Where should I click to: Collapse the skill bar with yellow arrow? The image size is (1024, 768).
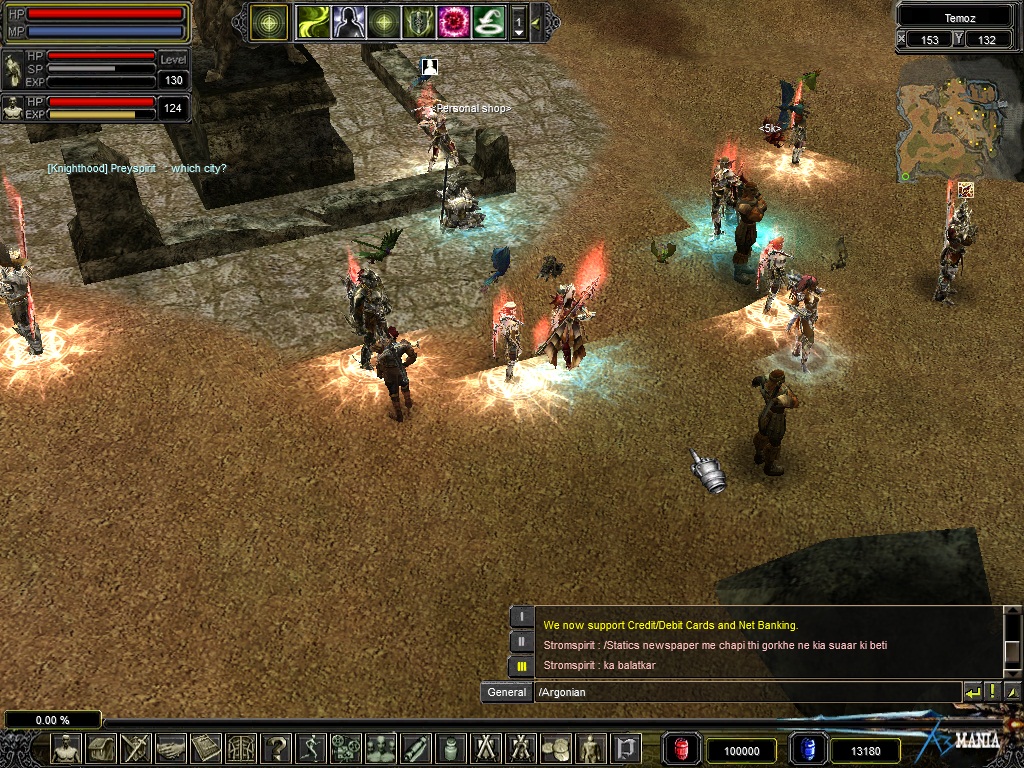(x=537, y=21)
